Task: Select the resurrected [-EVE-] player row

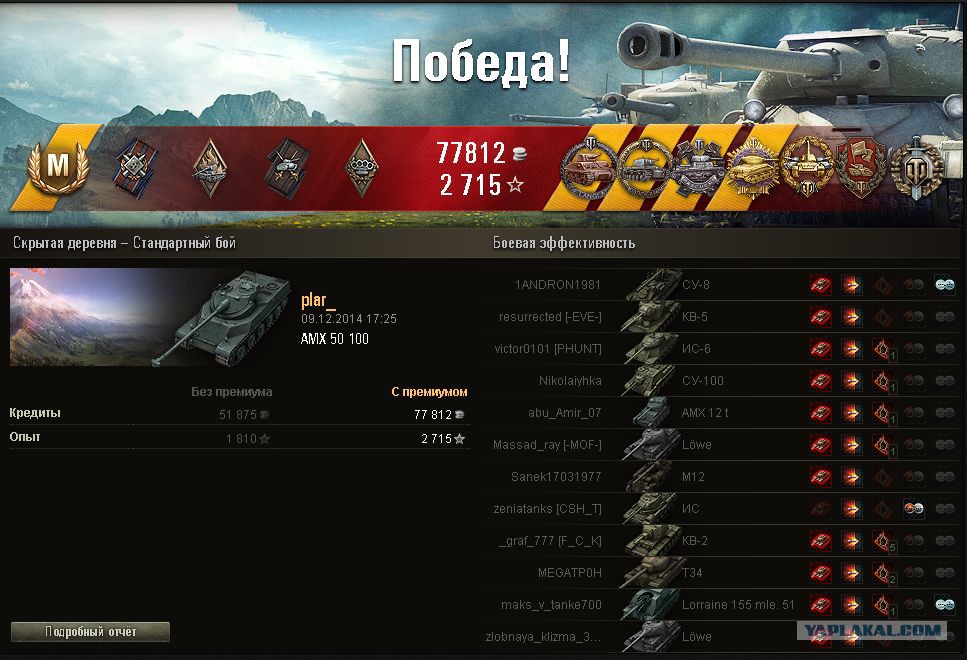Action: 550,317
